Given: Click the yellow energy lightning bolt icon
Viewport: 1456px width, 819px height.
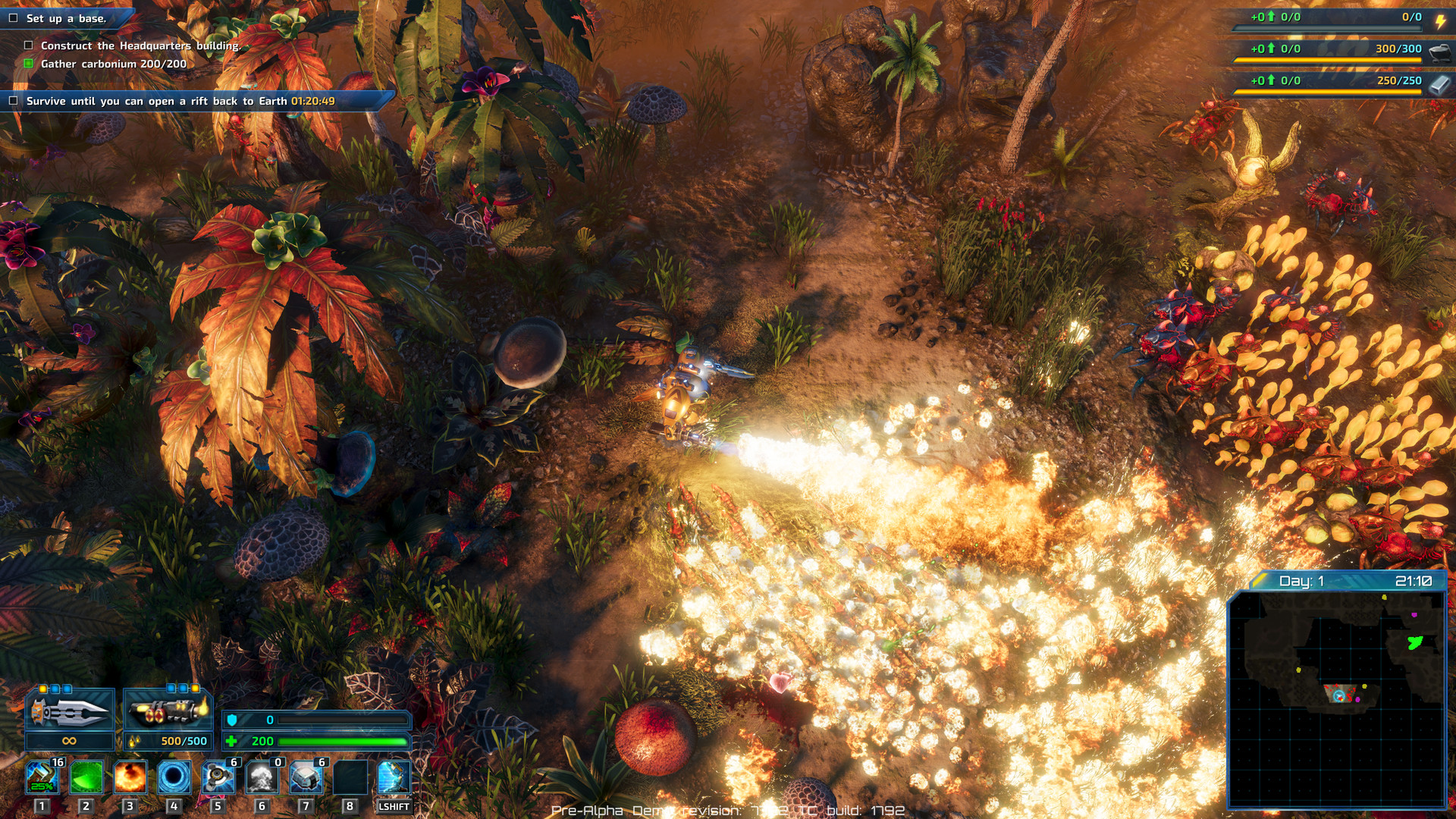Looking at the screenshot, I should coord(1440,22).
